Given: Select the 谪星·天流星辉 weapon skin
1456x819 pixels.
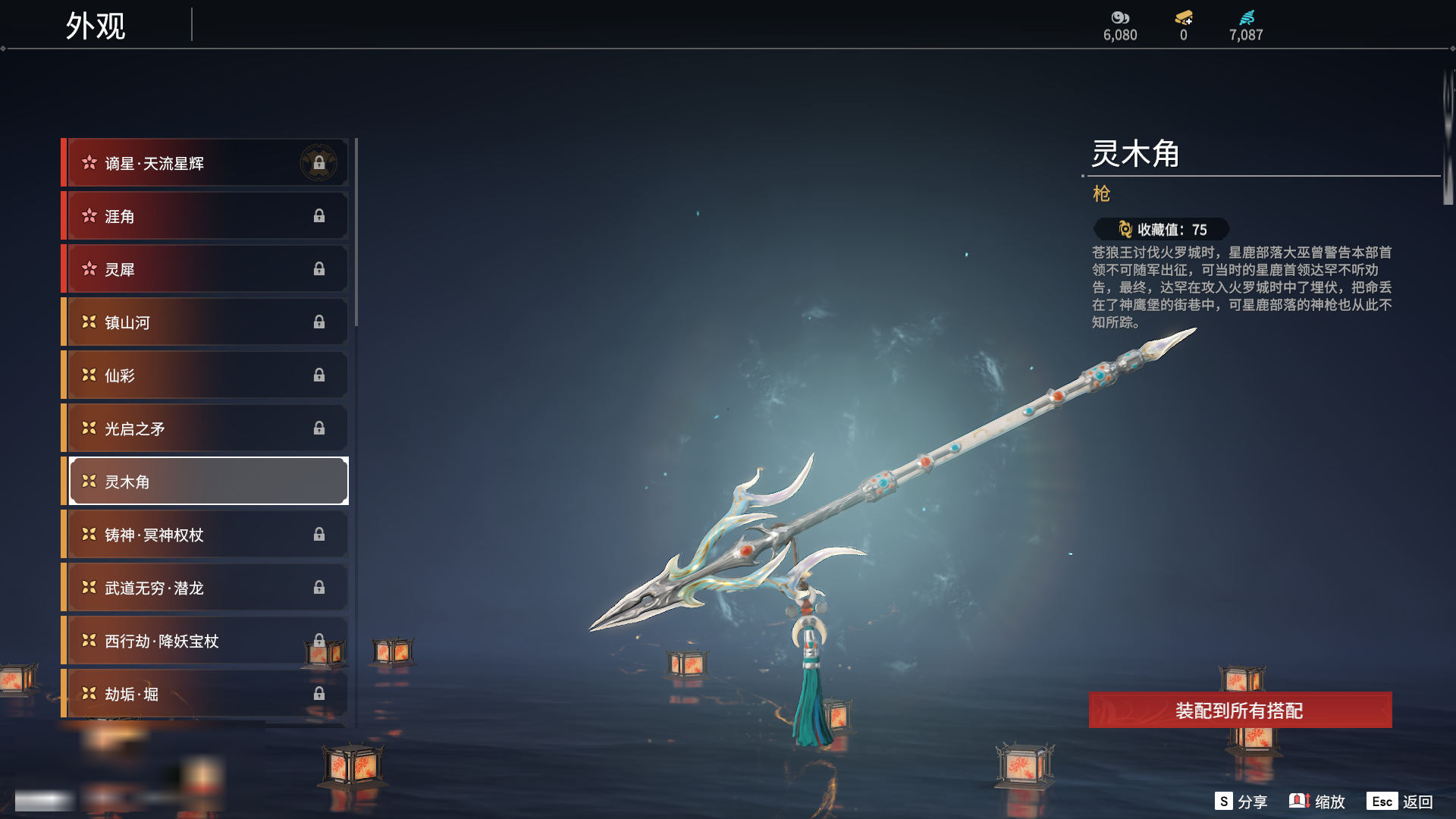Looking at the screenshot, I should tap(205, 163).
